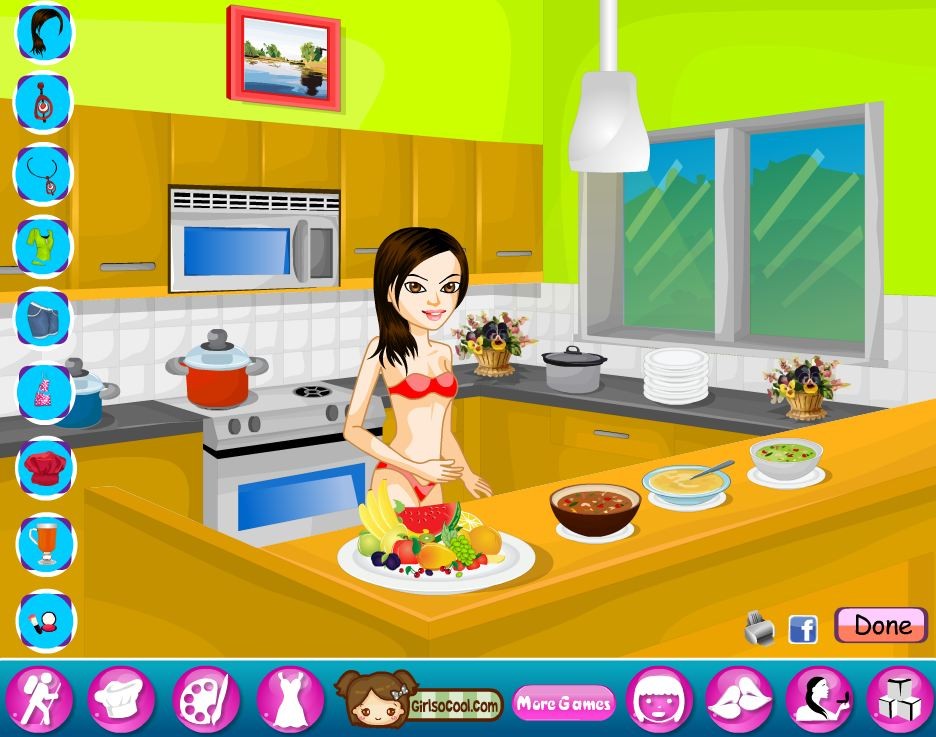The image size is (936, 737).
Task: Open the green top category
Action: pyautogui.click(x=43, y=245)
